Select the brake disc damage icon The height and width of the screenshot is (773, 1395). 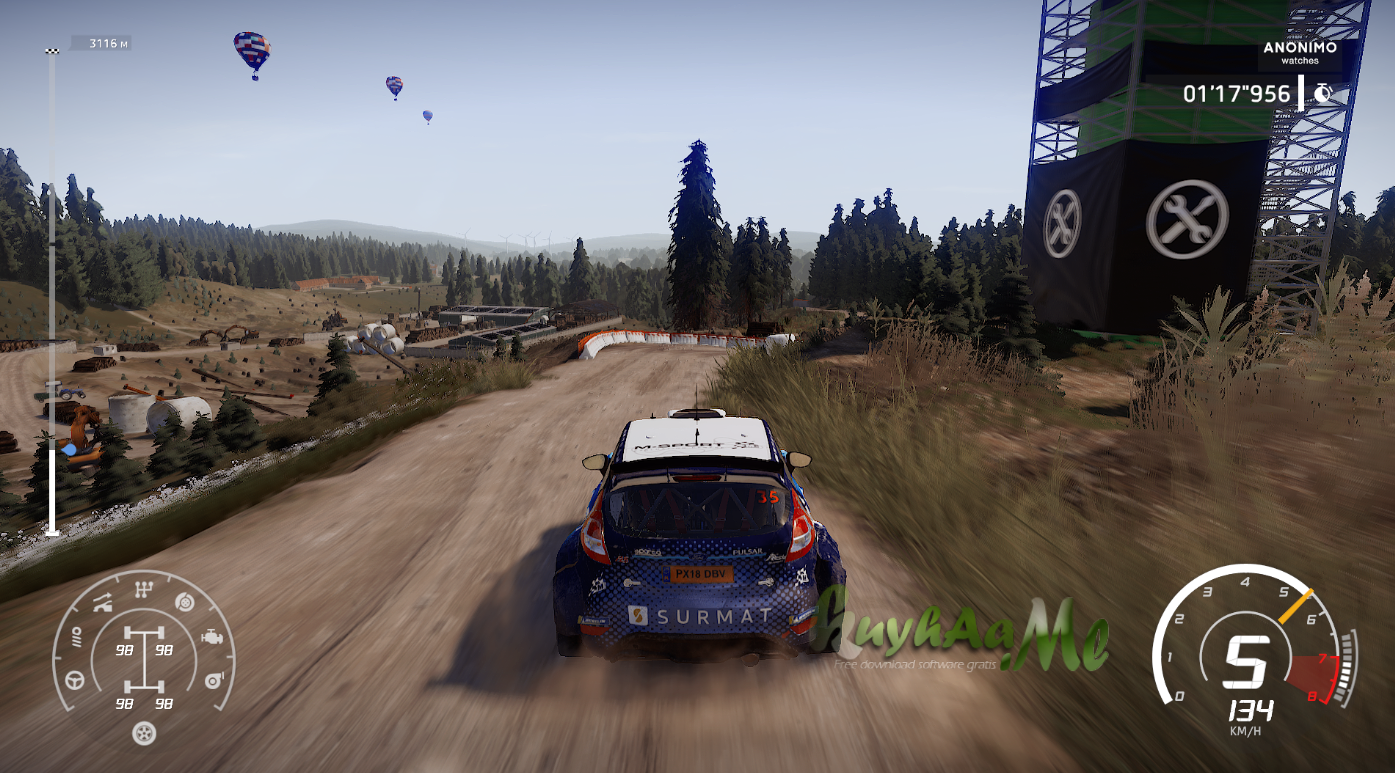[183, 603]
